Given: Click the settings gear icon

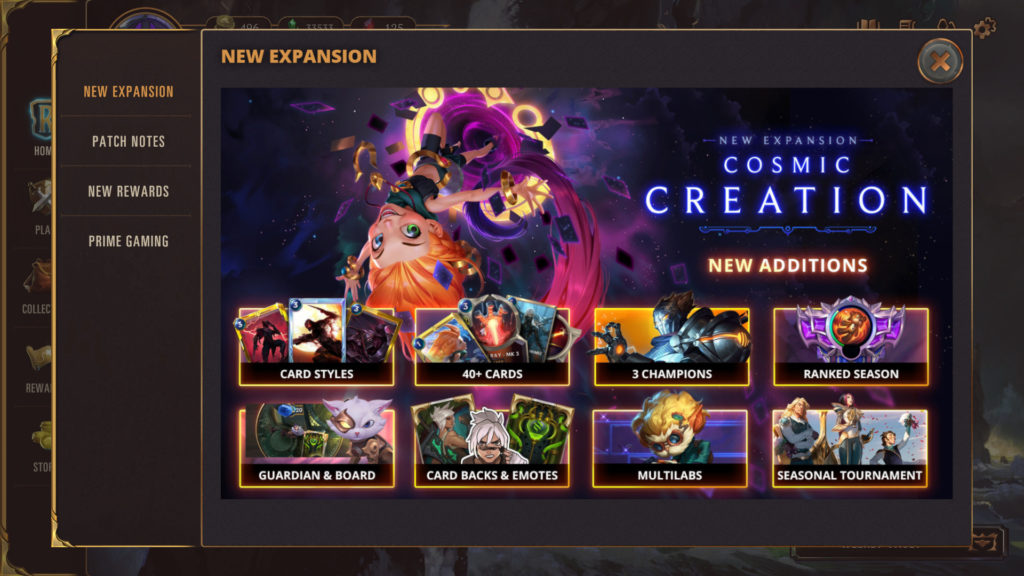Looking at the screenshot, I should [984, 28].
